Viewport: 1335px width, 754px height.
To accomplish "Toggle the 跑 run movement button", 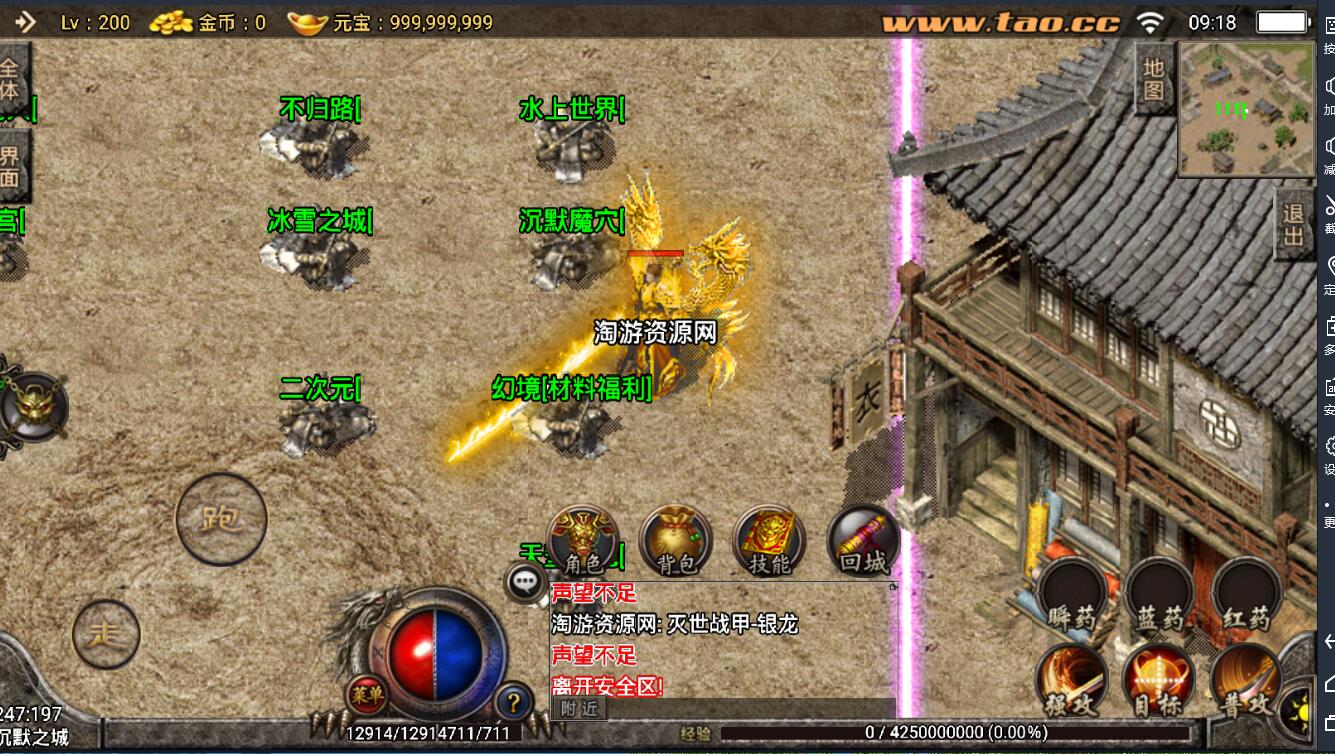I will coord(221,519).
